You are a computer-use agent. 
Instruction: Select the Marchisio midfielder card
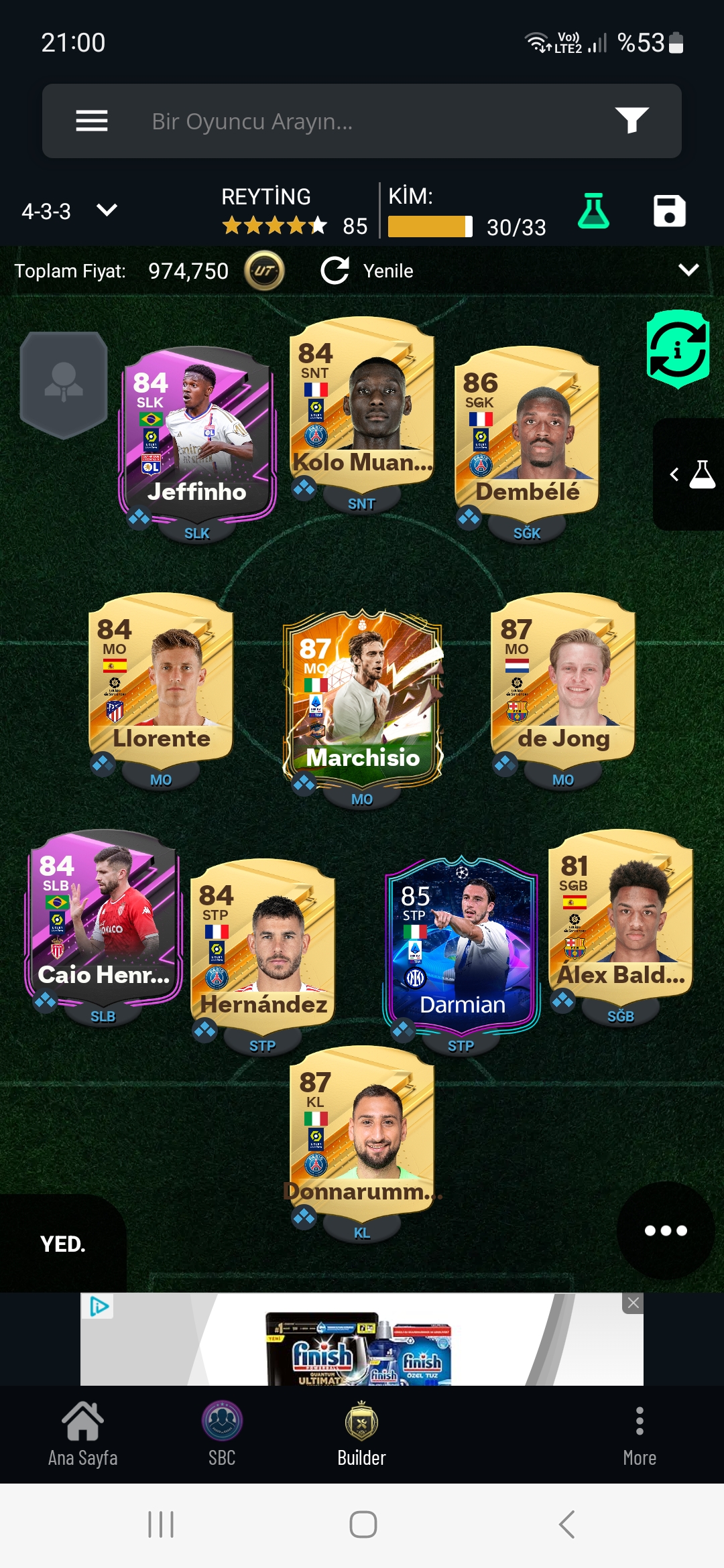(x=362, y=697)
